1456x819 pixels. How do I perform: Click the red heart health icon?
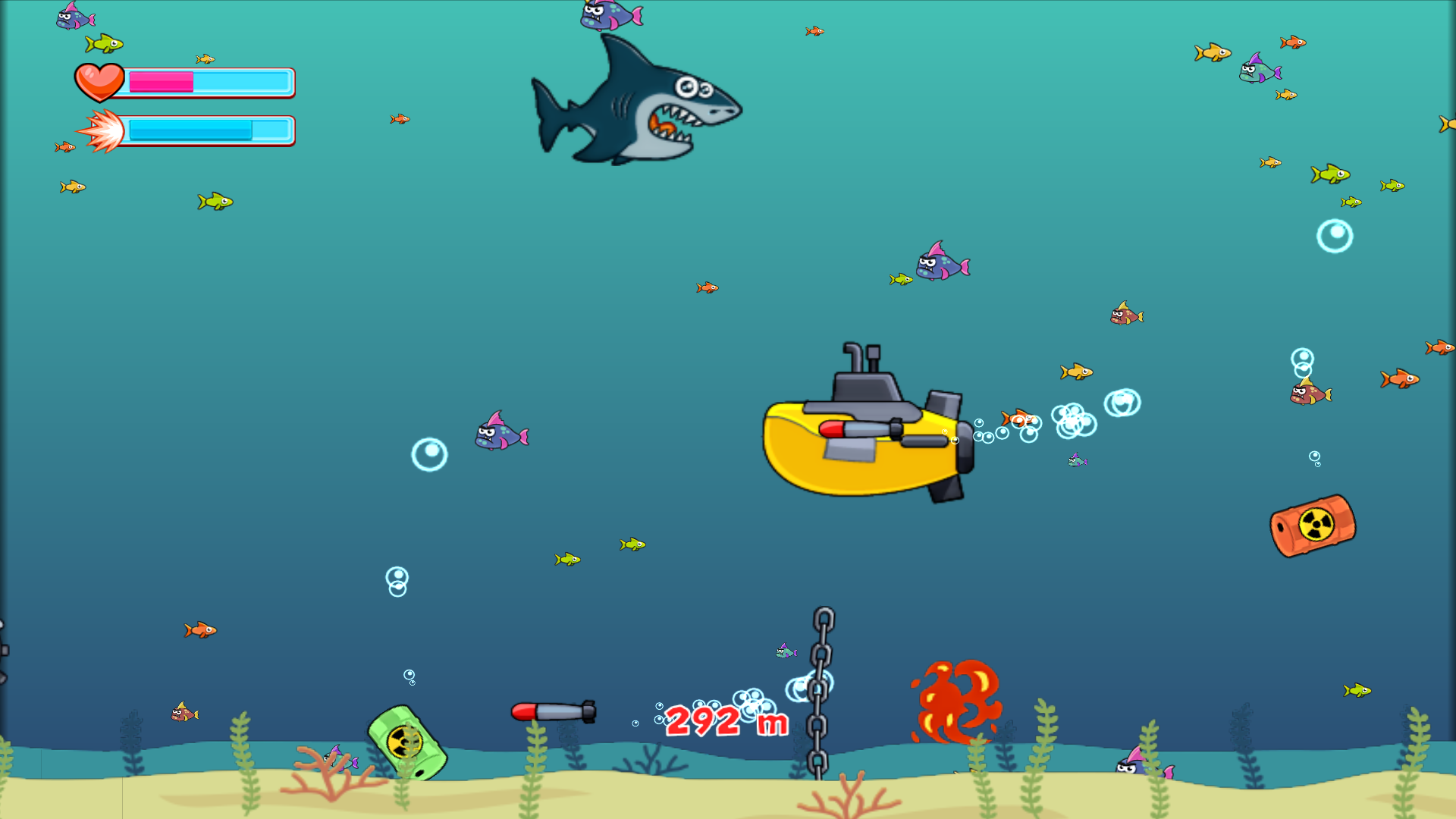coord(99,81)
